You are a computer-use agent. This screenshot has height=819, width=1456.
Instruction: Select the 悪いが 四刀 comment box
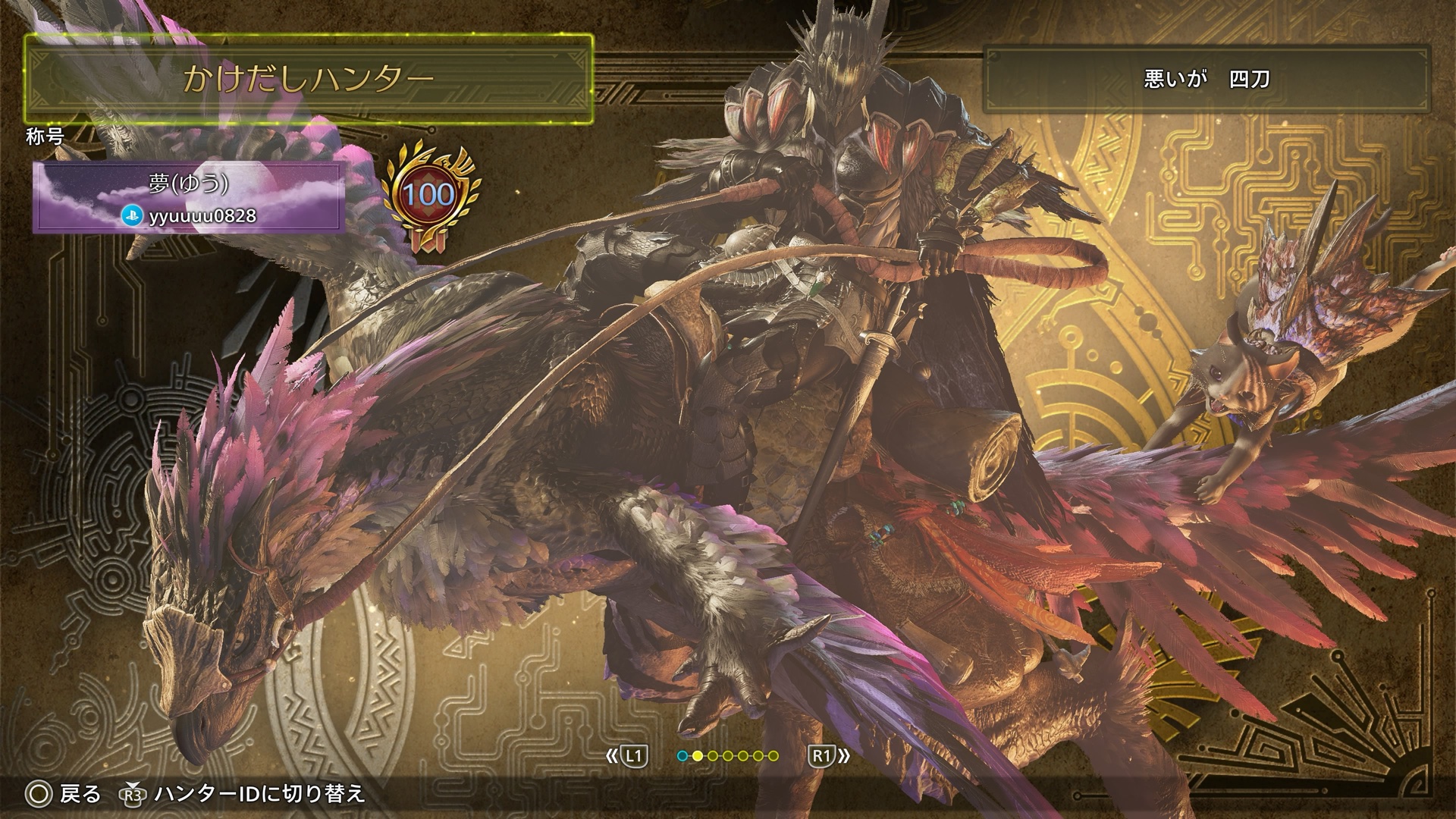[x=1206, y=79]
